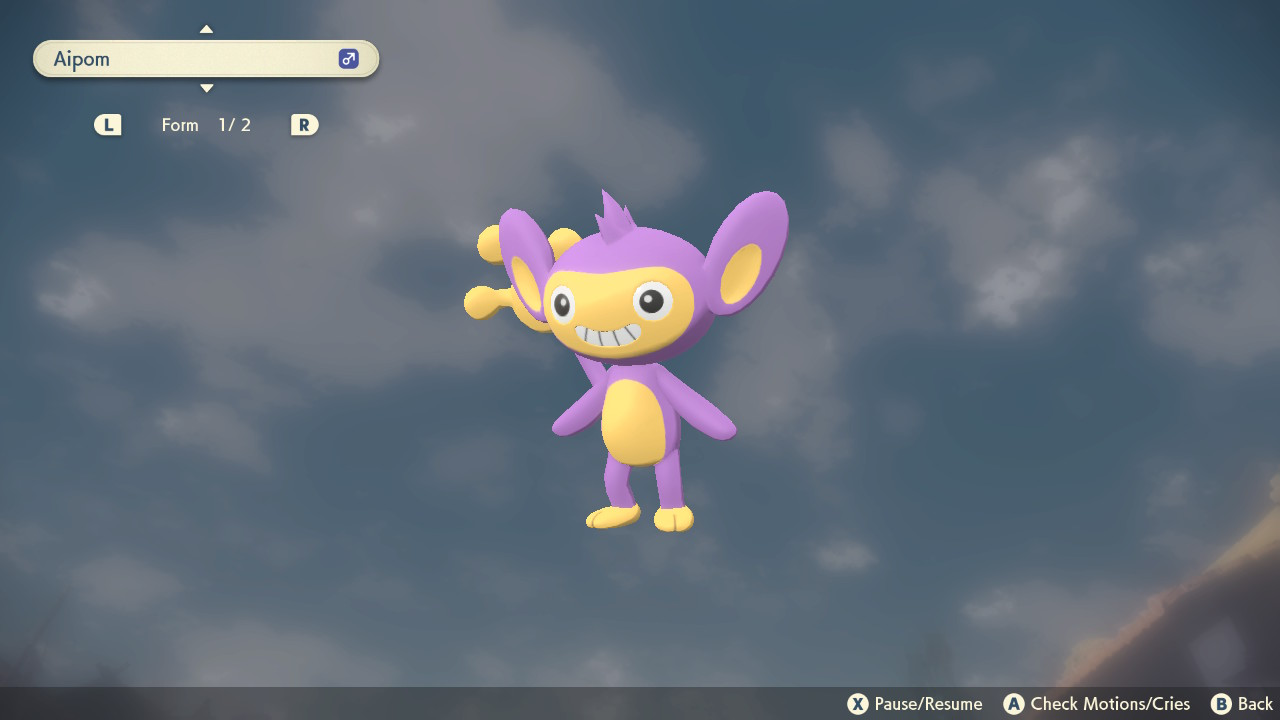Viewport: 1280px width, 720px height.
Task: Click the up arrow above the name box
Action: (x=206, y=29)
